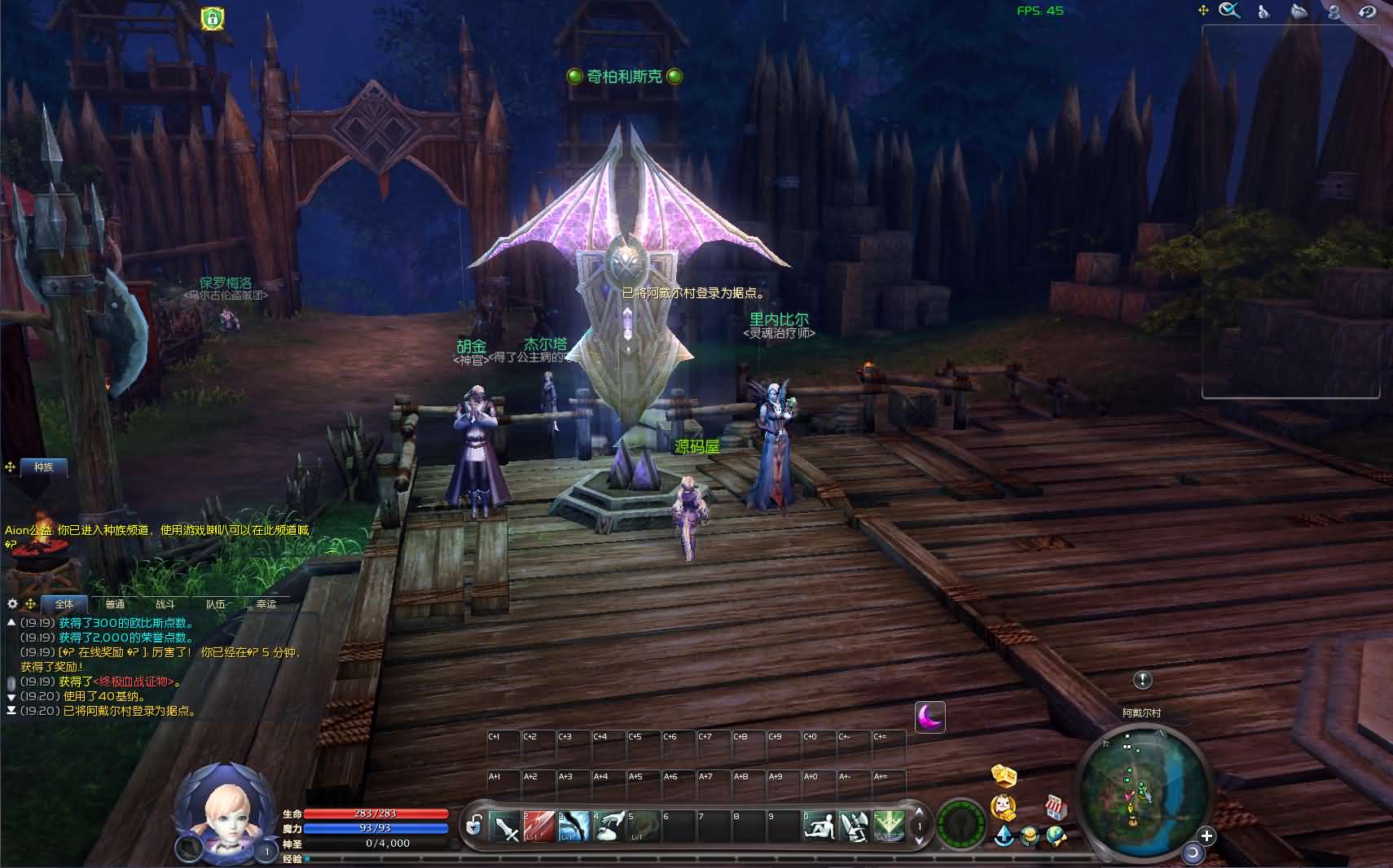This screenshot has height=868, width=1393.
Task: Toggle the hotbar padlock
Action: tap(473, 826)
